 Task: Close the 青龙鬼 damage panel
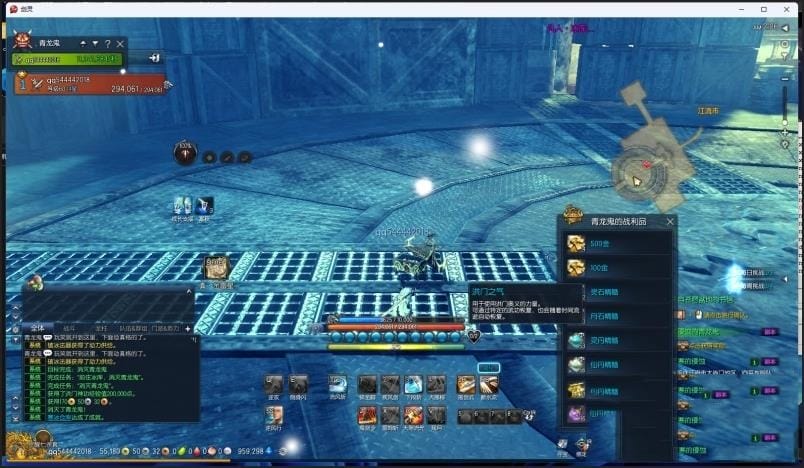point(121,44)
